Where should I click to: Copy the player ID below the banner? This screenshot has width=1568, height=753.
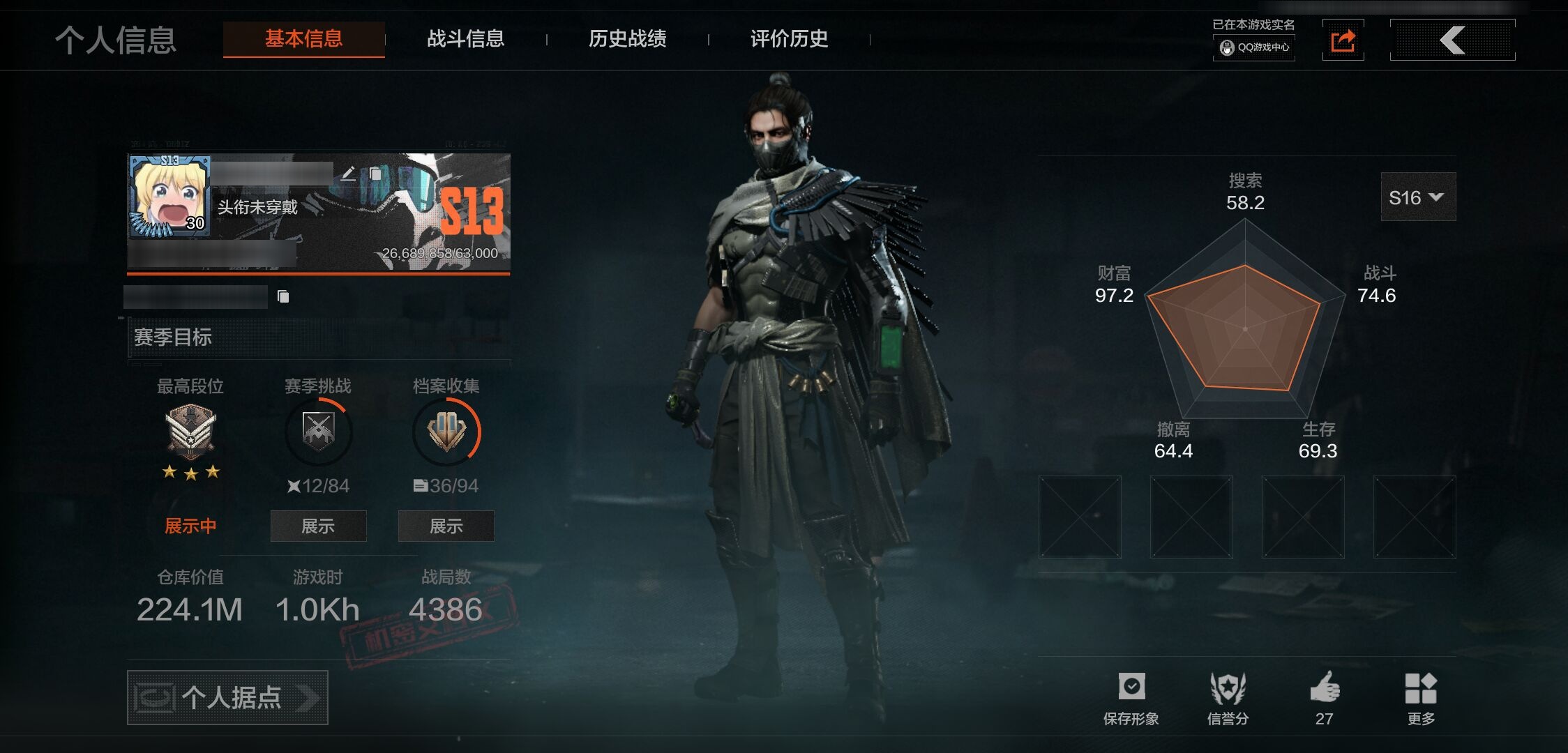tap(283, 297)
